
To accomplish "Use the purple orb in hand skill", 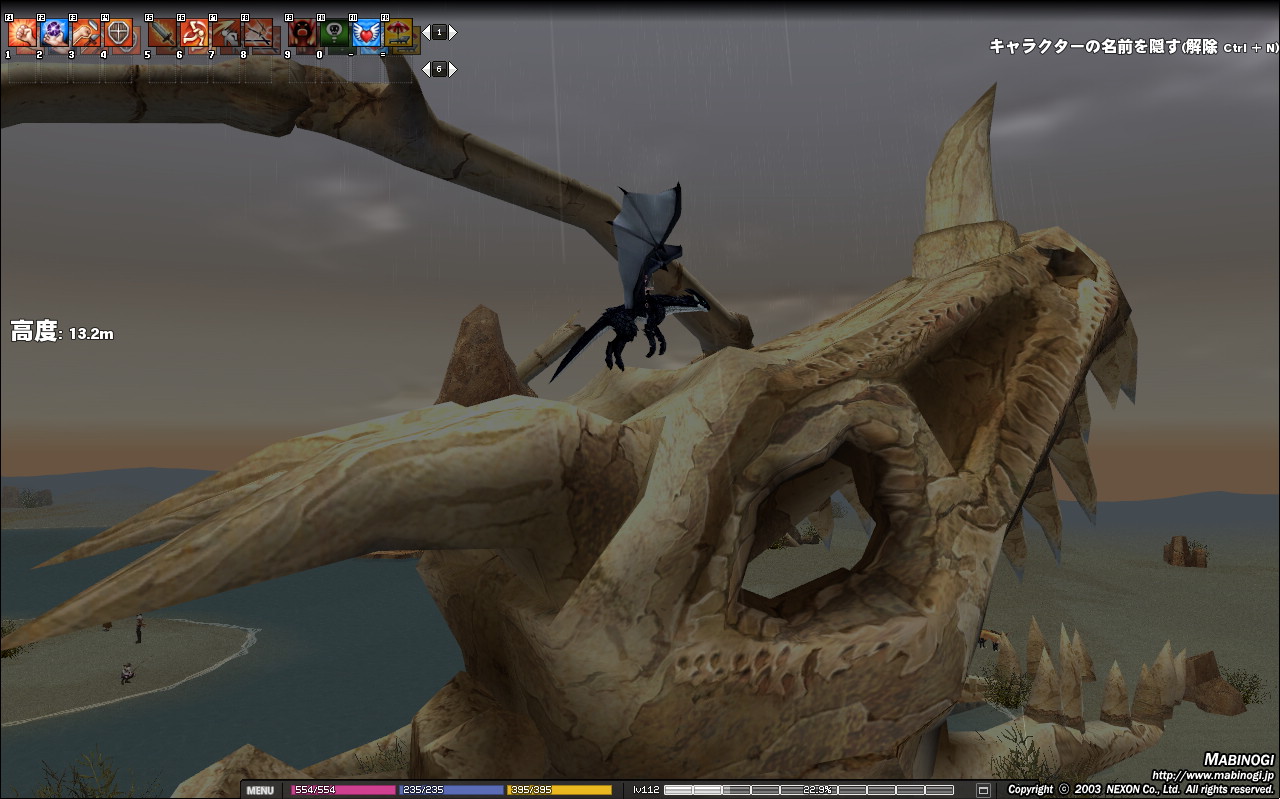I will [x=54, y=33].
